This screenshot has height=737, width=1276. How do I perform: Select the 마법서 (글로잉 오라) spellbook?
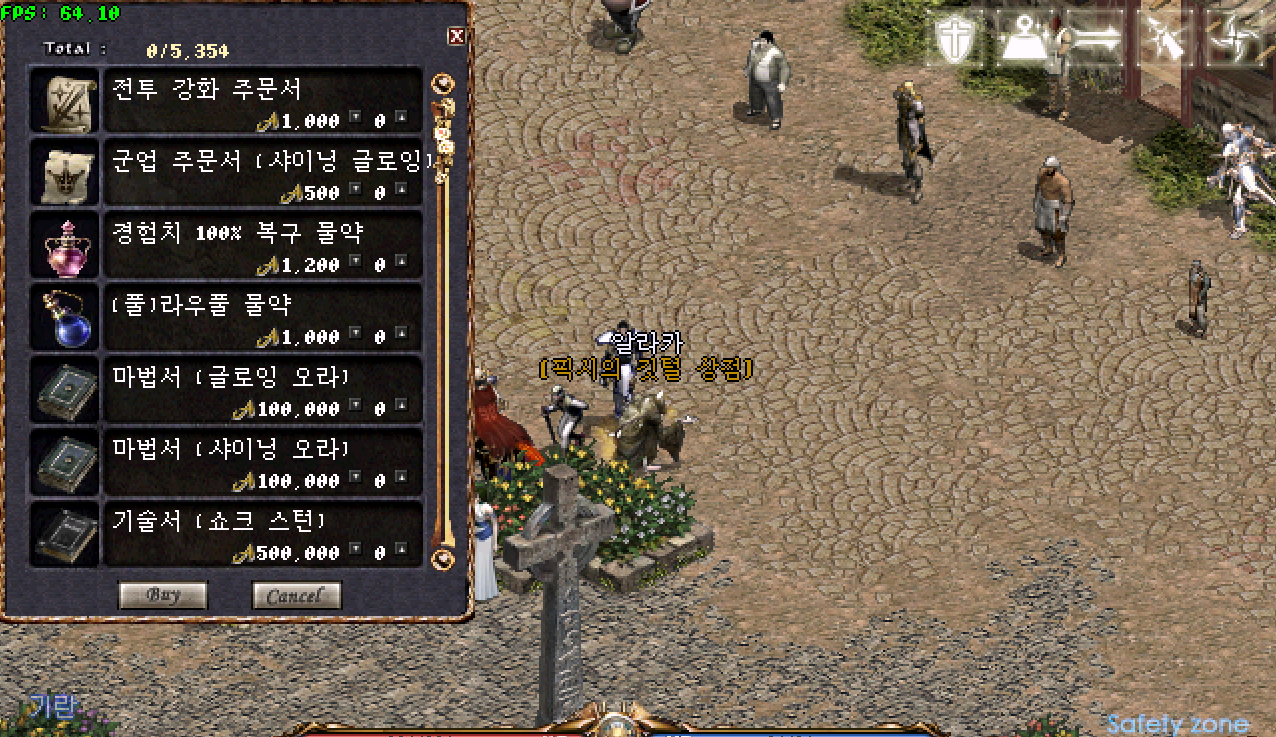65,388
